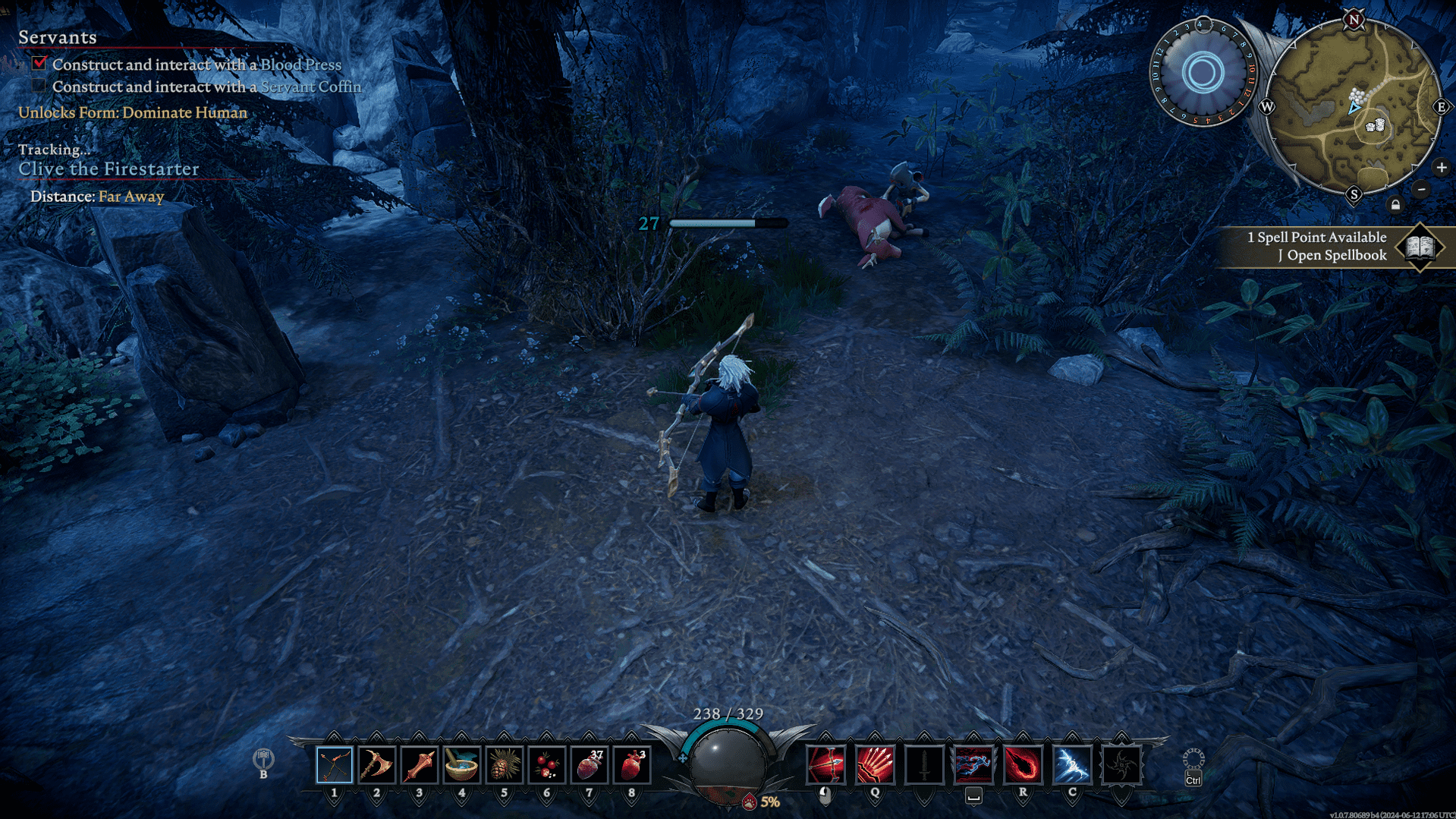This screenshot has width=1456, height=819.
Task: Uncheck the Blood Press objective checkbox
Action: point(39,64)
